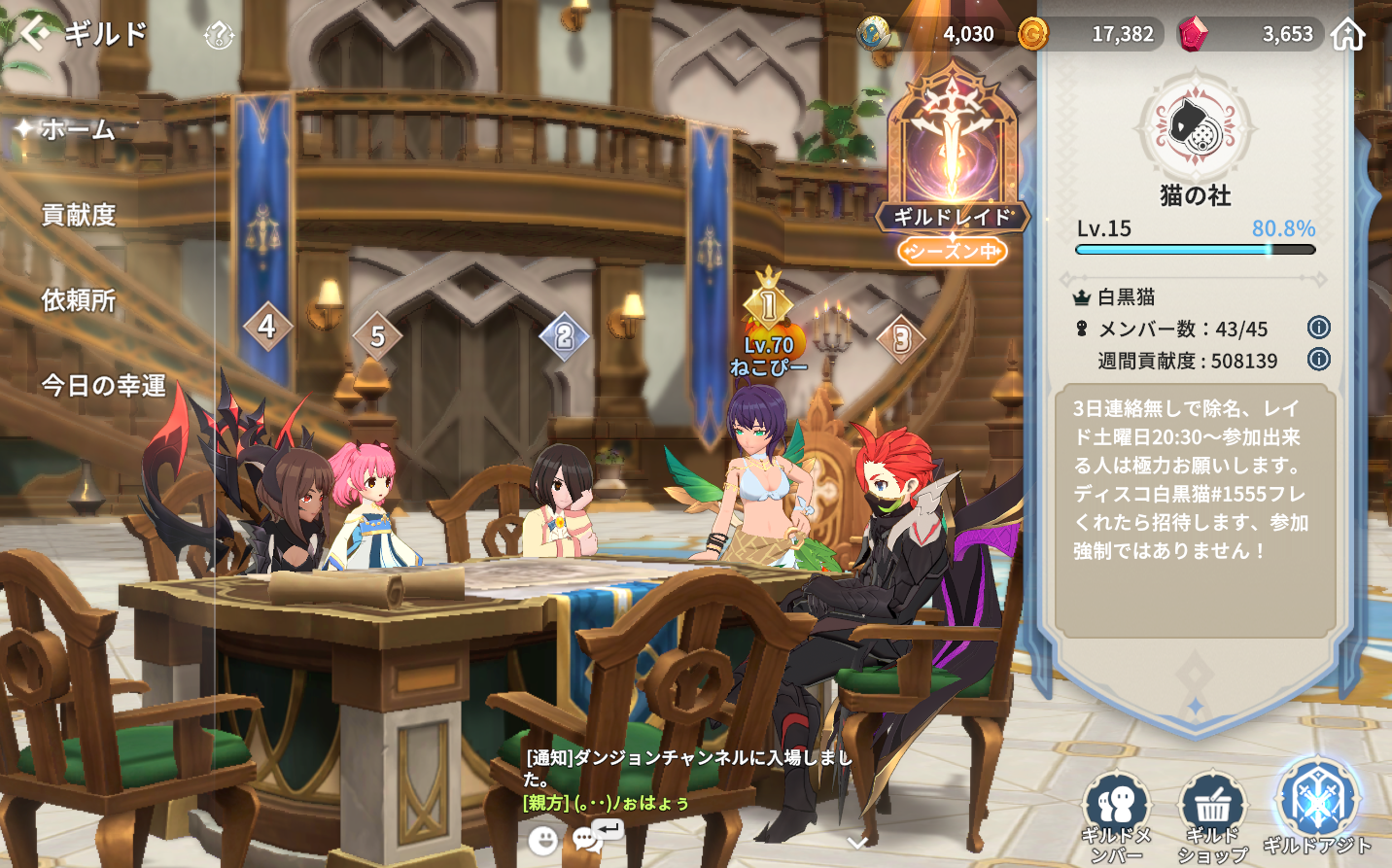Go back using the ギルド back arrow
1392x868 pixels.
(35, 34)
